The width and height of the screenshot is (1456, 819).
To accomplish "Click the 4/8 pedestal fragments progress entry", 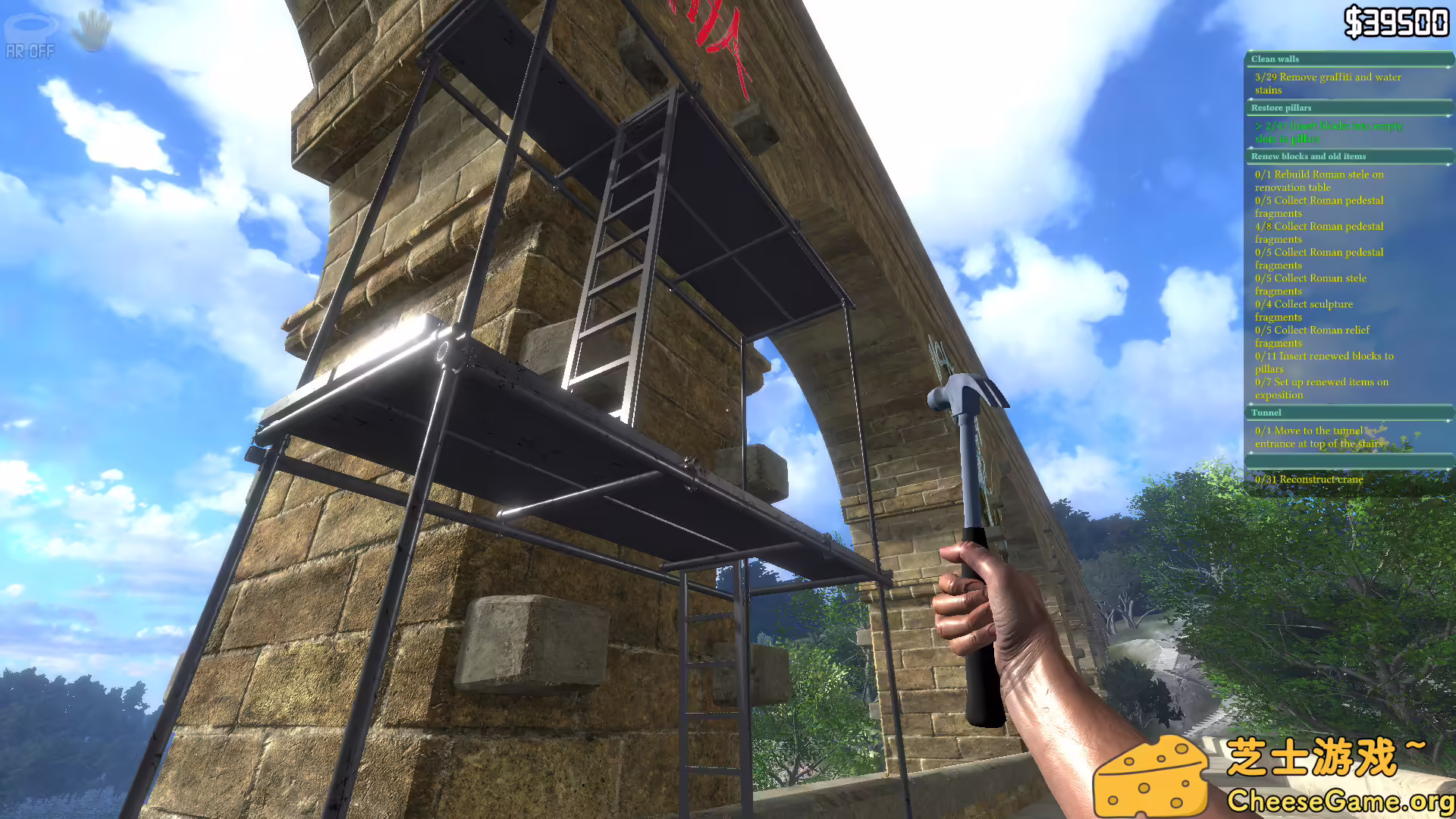I will (1319, 232).
